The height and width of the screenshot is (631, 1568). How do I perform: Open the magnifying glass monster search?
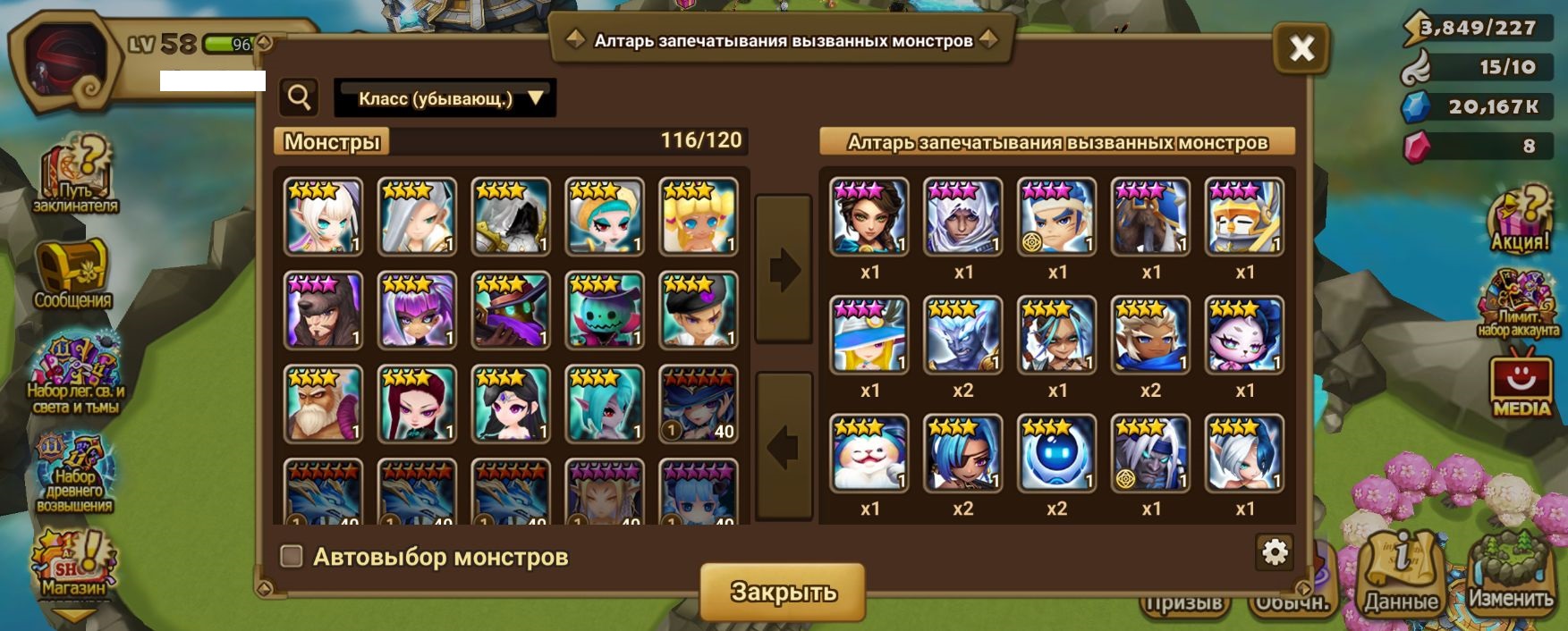299,97
